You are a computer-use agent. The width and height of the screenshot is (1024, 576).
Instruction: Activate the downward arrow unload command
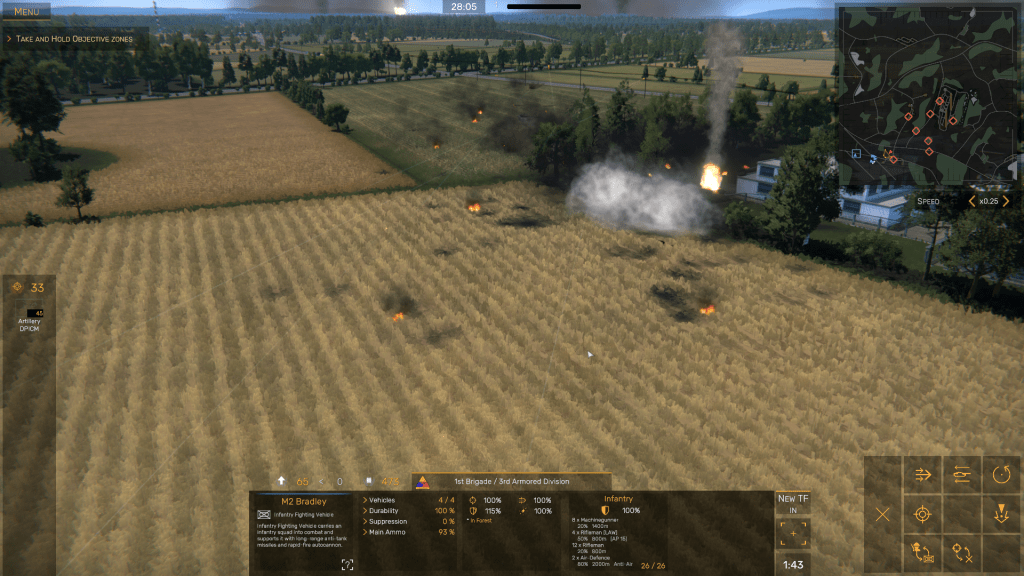tap(1001, 514)
